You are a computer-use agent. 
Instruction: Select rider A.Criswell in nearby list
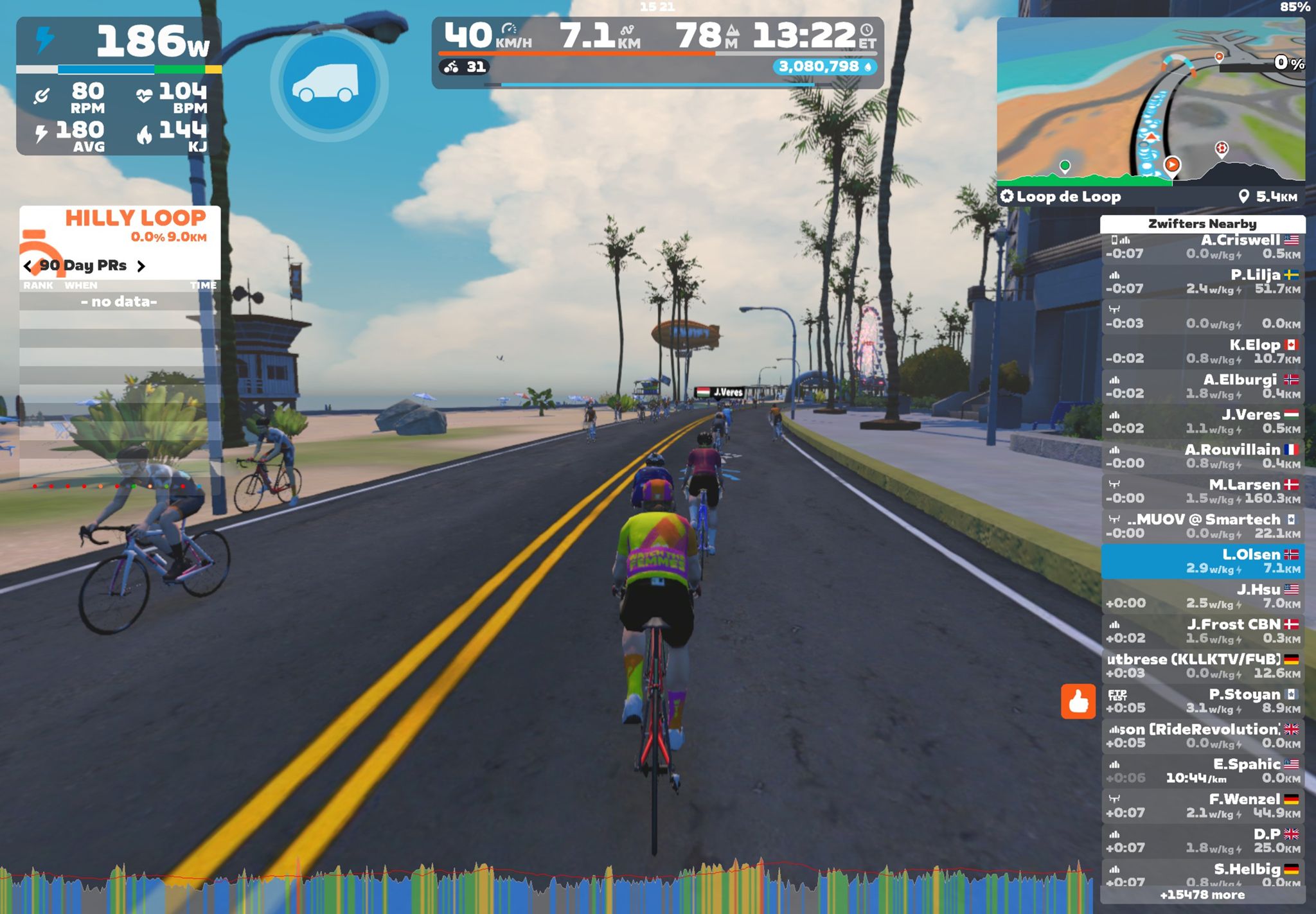1202,247
